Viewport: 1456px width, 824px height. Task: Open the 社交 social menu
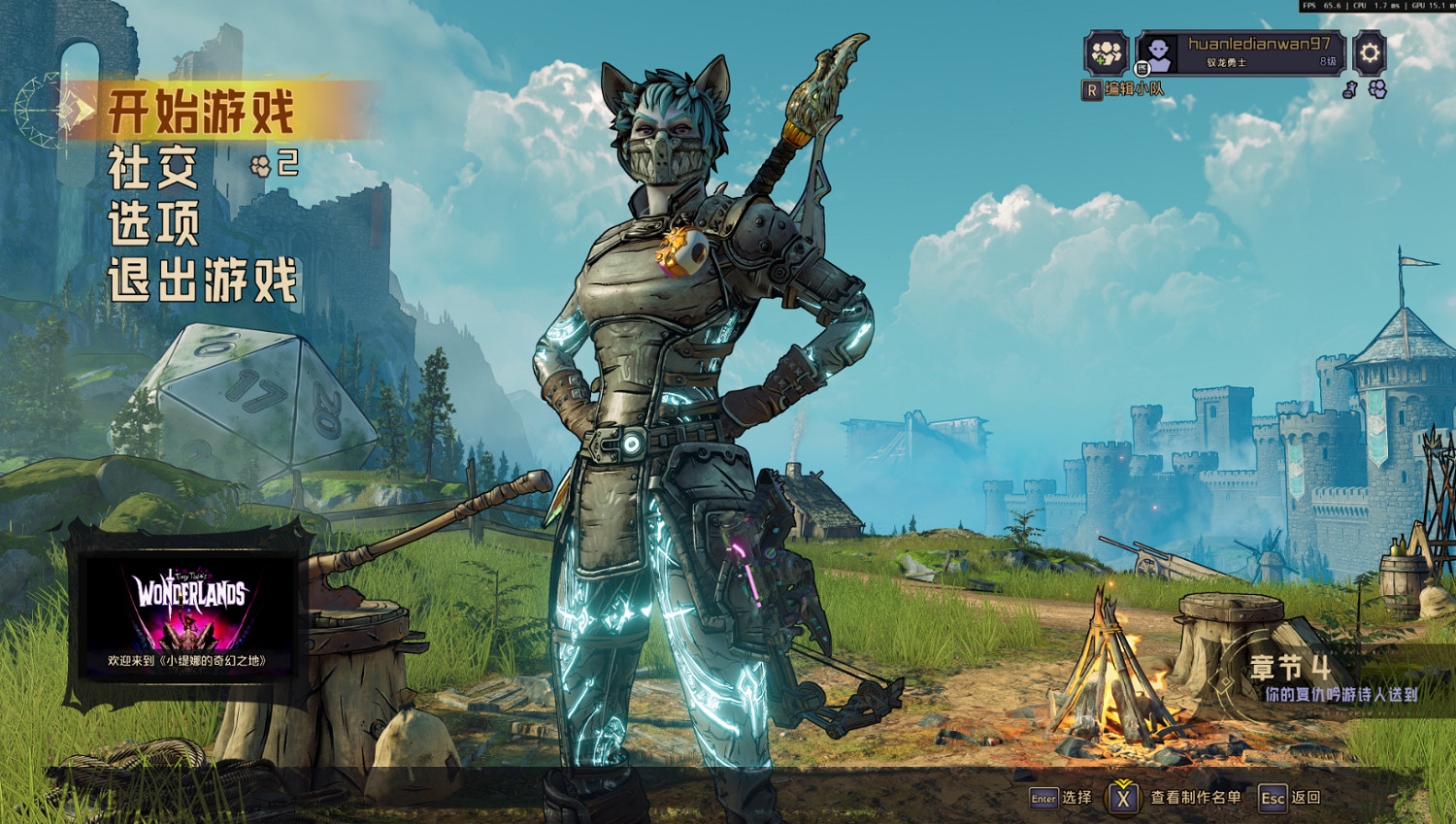(153, 167)
